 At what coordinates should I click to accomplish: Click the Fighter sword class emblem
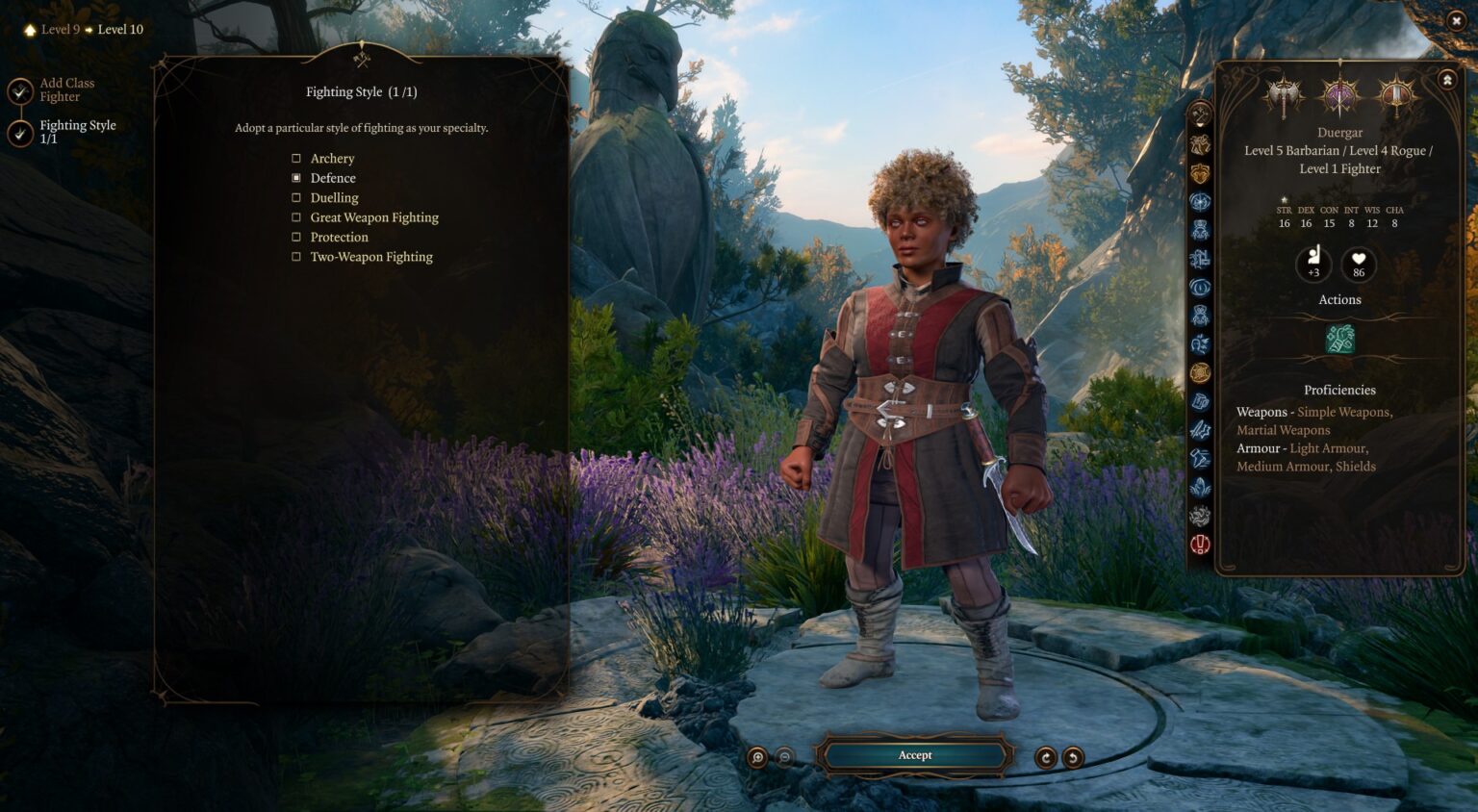click(1395, 94)
